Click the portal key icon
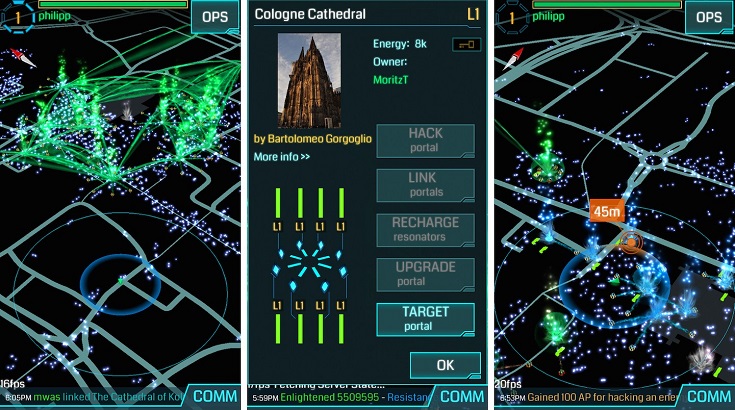The height and width of the screenshot is (410, 735). [467, 44]
